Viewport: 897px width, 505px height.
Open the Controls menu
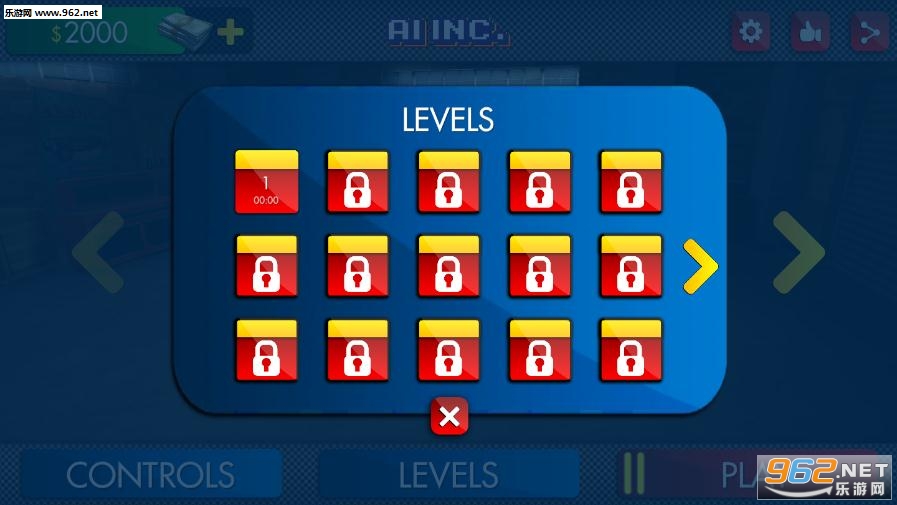(x=150, y=475)
